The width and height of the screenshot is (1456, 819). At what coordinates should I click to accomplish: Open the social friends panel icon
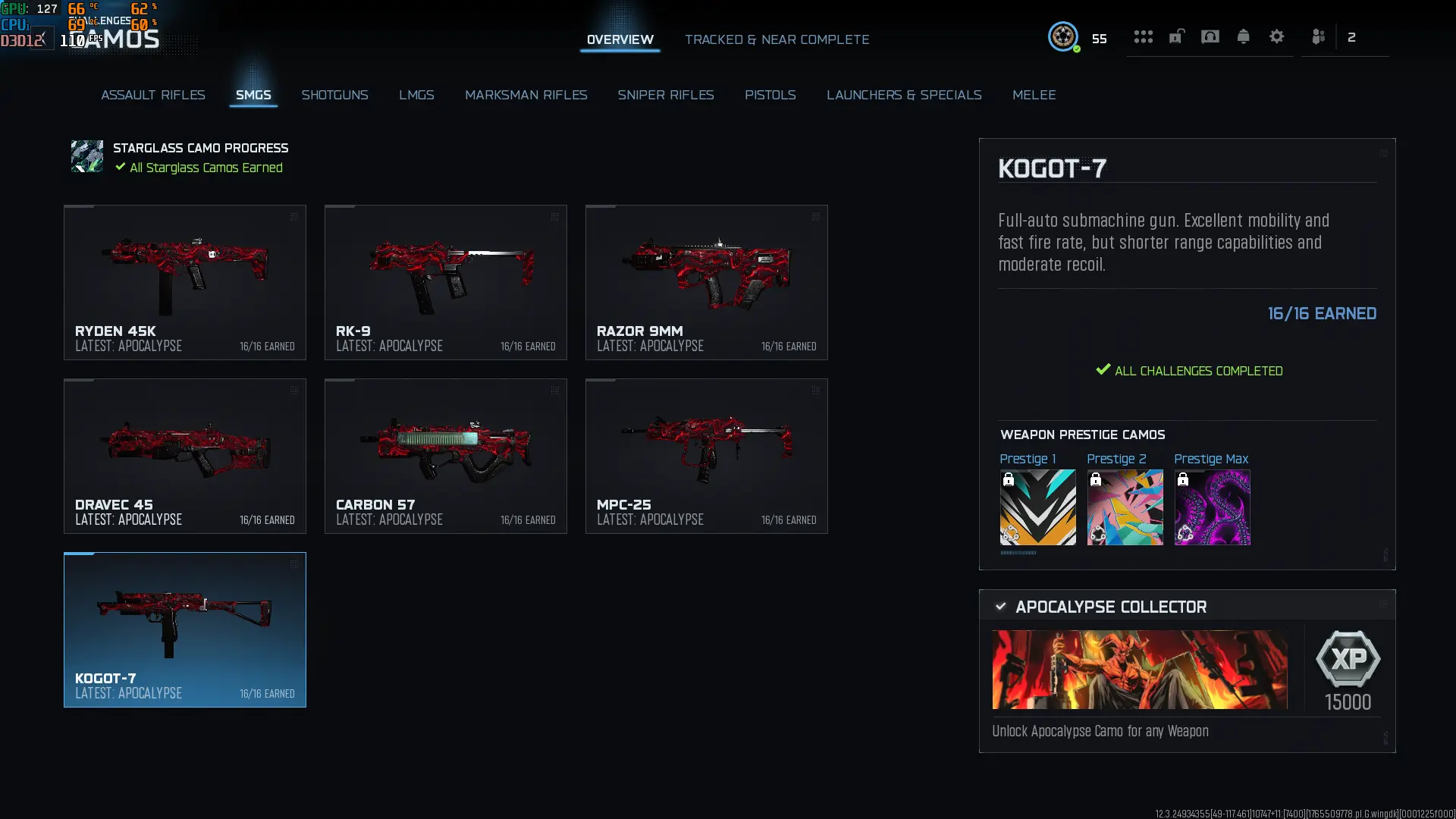[x=1319, y=36]
